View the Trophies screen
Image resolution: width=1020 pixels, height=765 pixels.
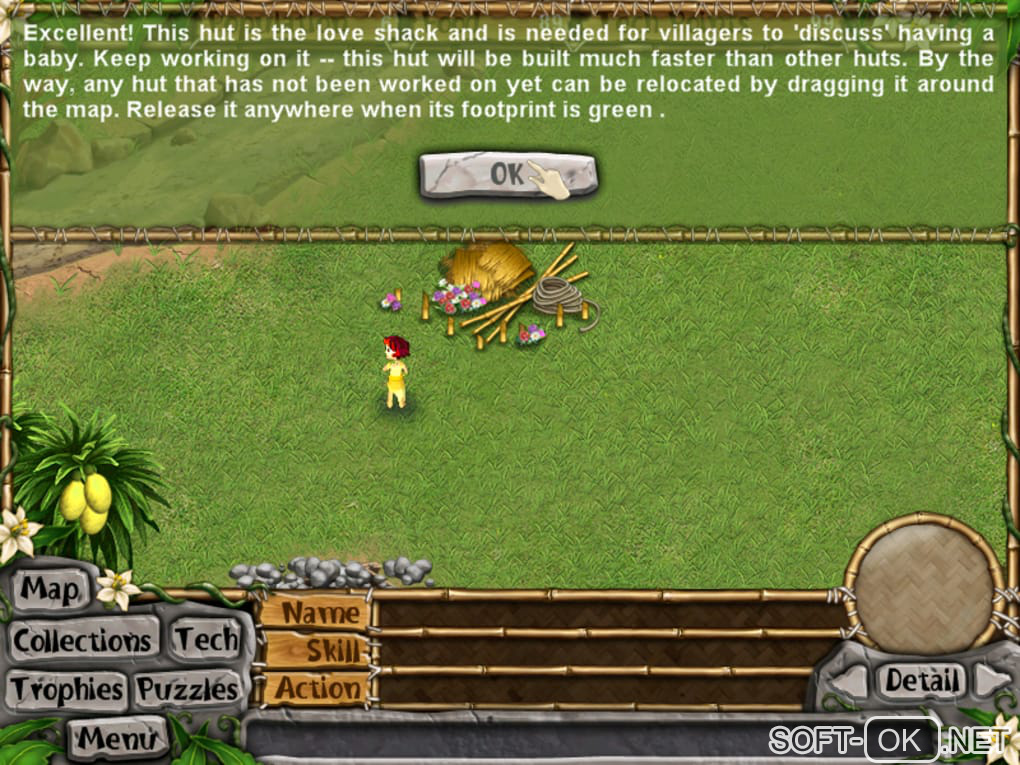67,689
